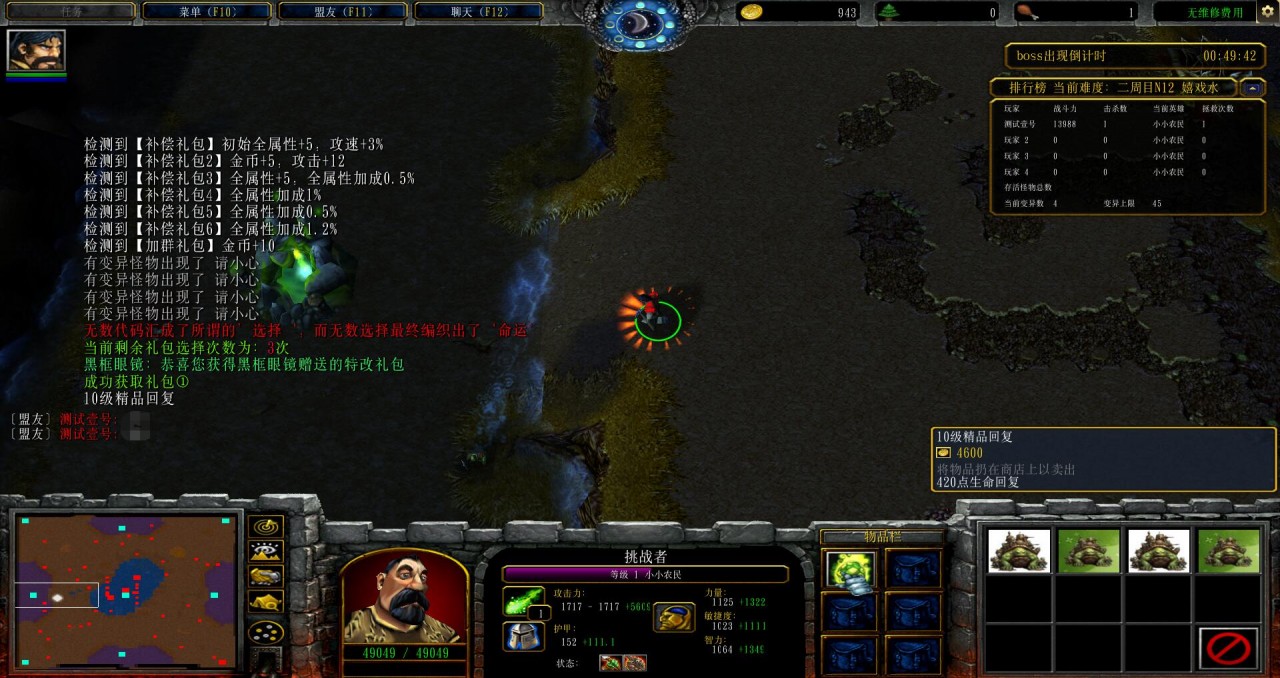Select the glowing green item in inventory
1280x678 pixels.
pos(850,570)
